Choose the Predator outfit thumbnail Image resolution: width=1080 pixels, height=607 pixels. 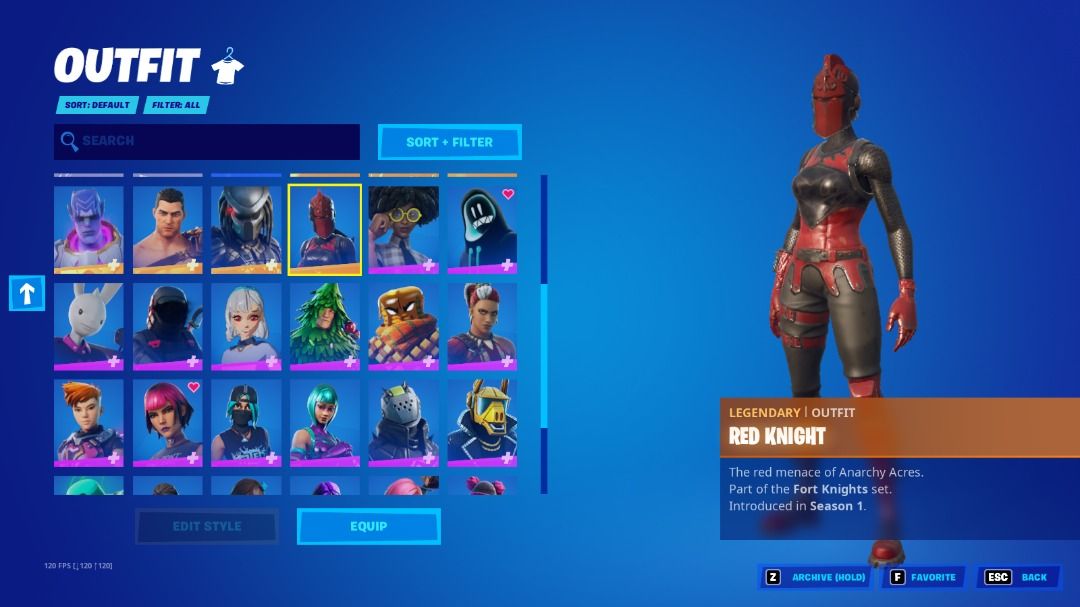tap(246, 229)
